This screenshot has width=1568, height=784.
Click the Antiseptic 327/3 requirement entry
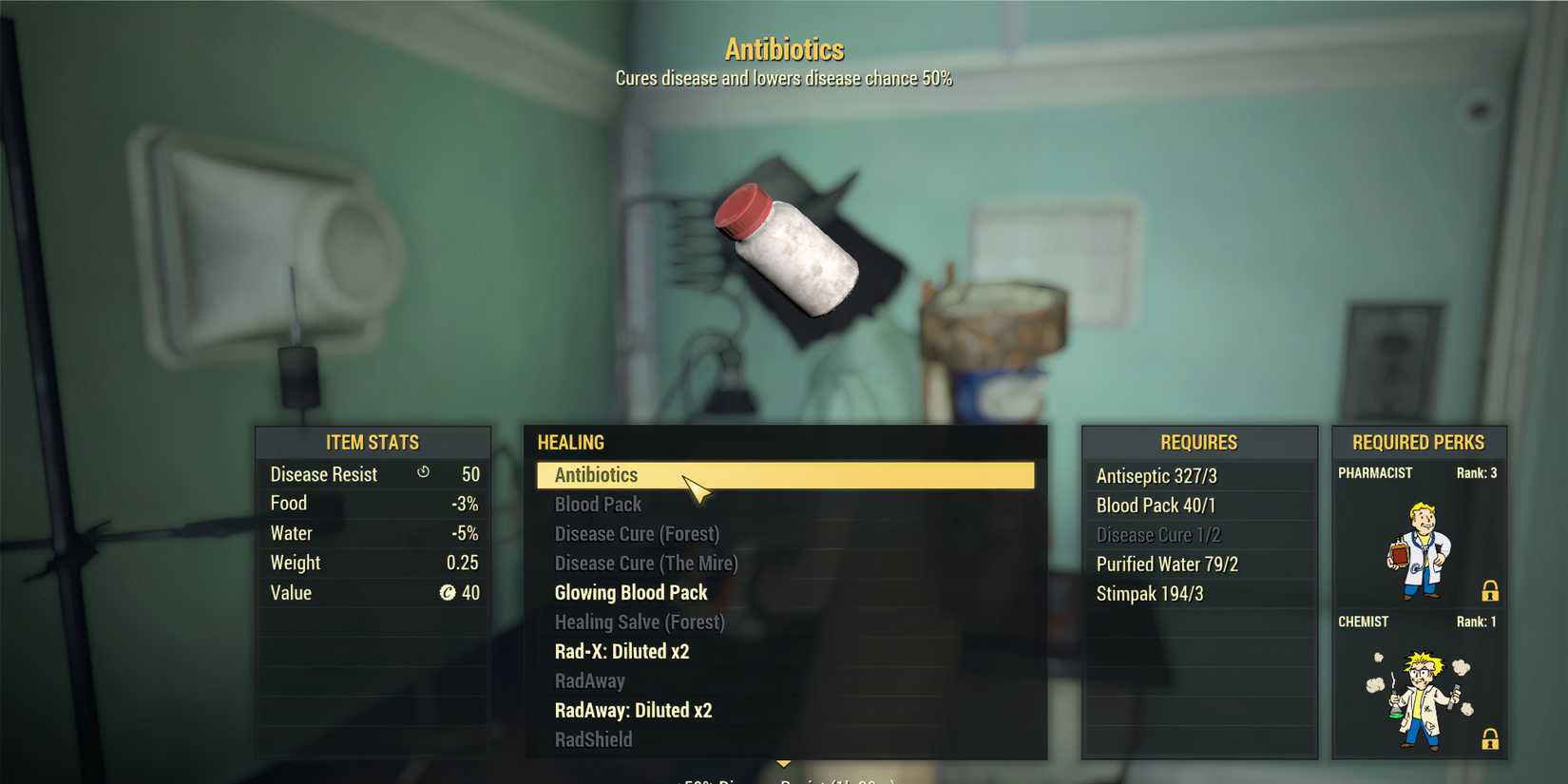pyautogui.click(x=1156, y=475)
